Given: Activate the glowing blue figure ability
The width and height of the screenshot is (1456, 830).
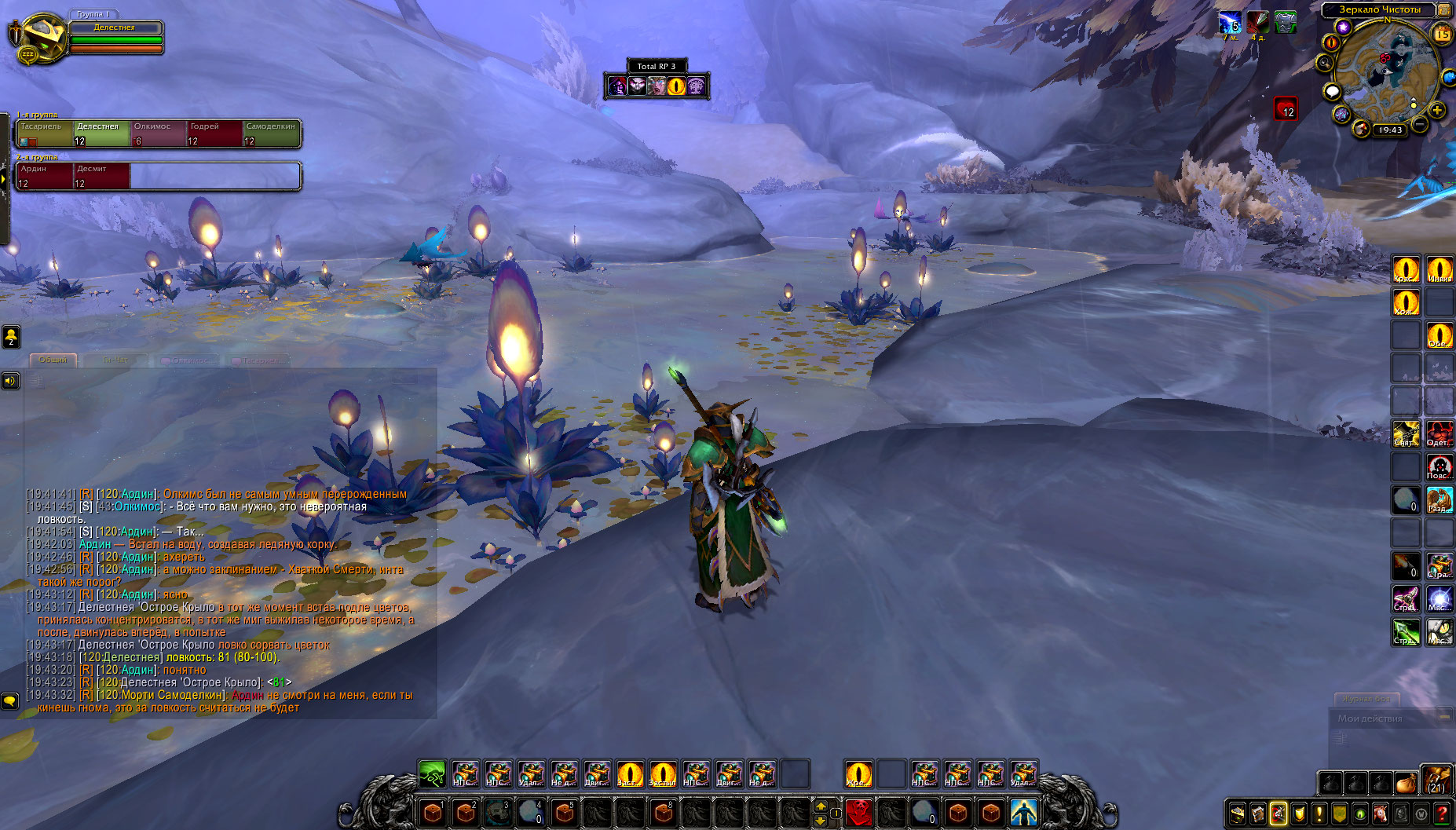Looking at the screenshot, I should (1023, 812).
